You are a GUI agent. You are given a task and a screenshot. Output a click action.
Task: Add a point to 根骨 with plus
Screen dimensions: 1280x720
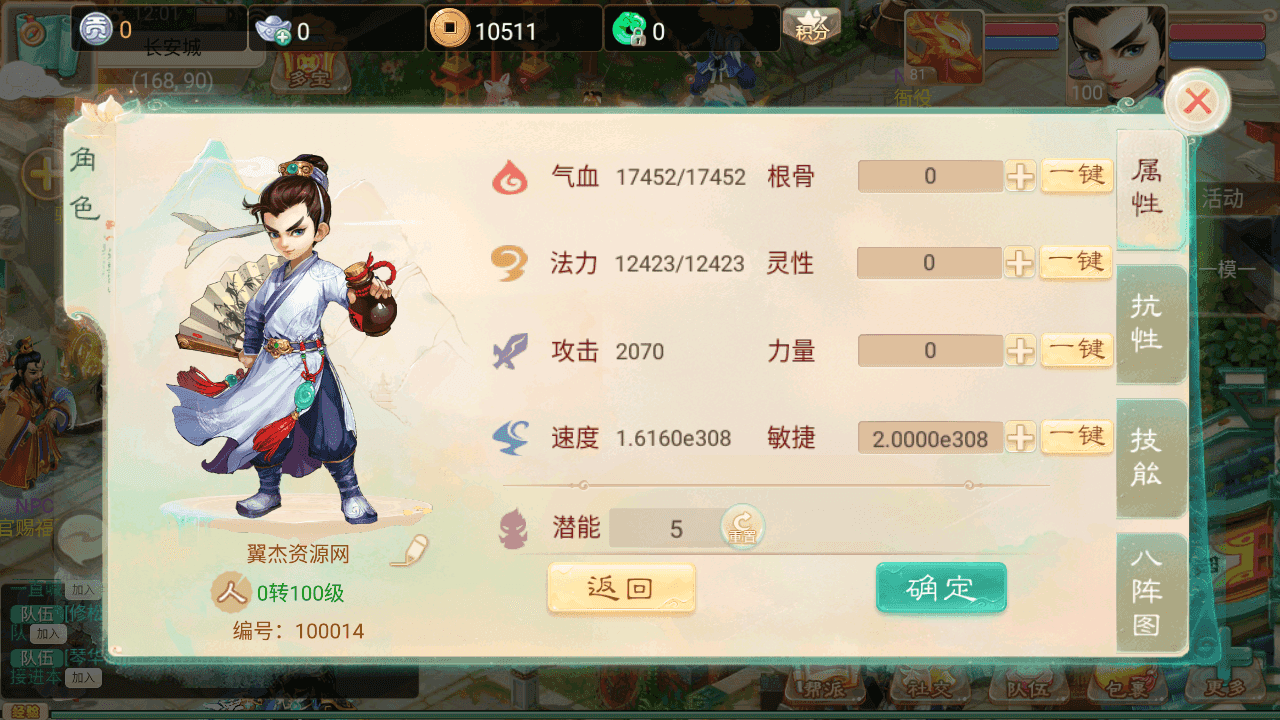pyautogui.click(x=1020, y=177)
